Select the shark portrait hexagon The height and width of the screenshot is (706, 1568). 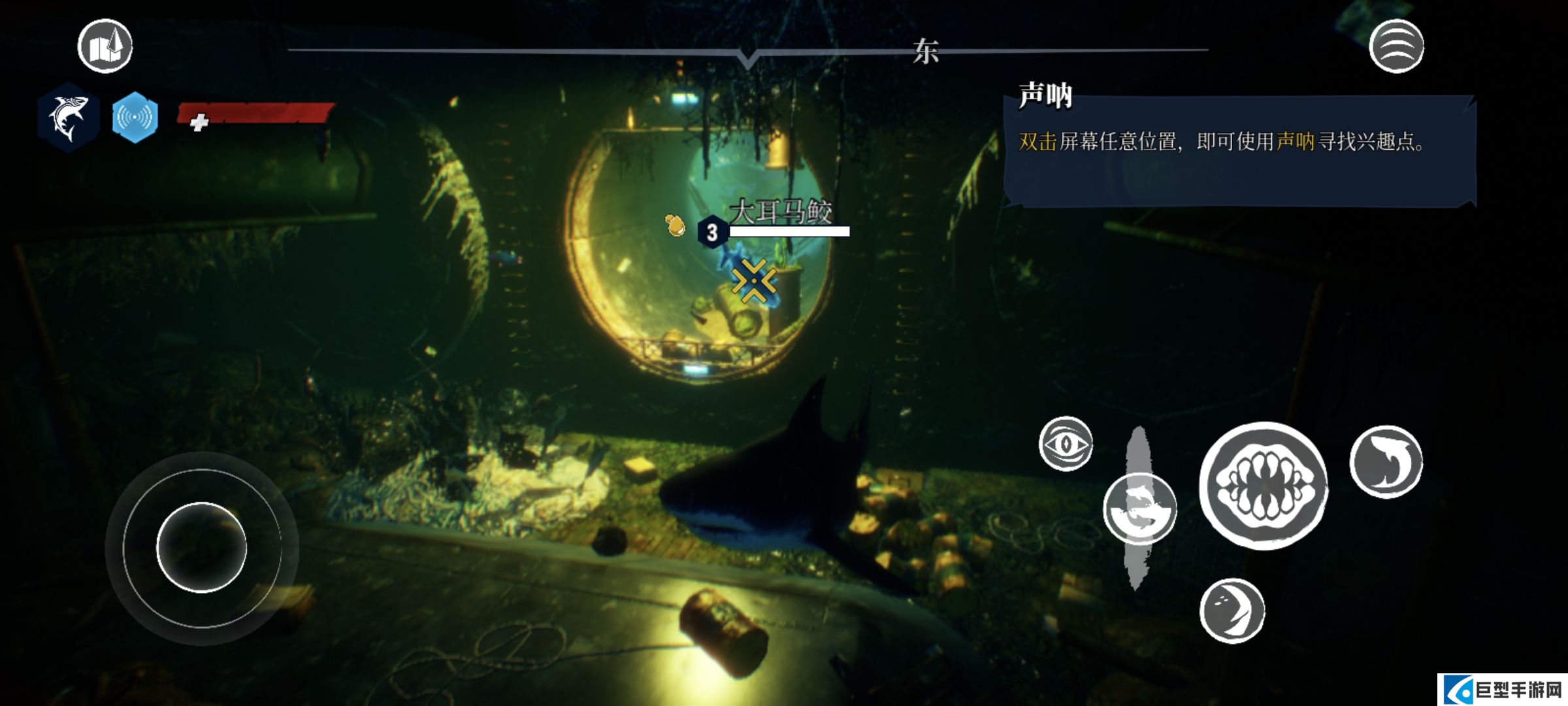(x=68, y=118)
